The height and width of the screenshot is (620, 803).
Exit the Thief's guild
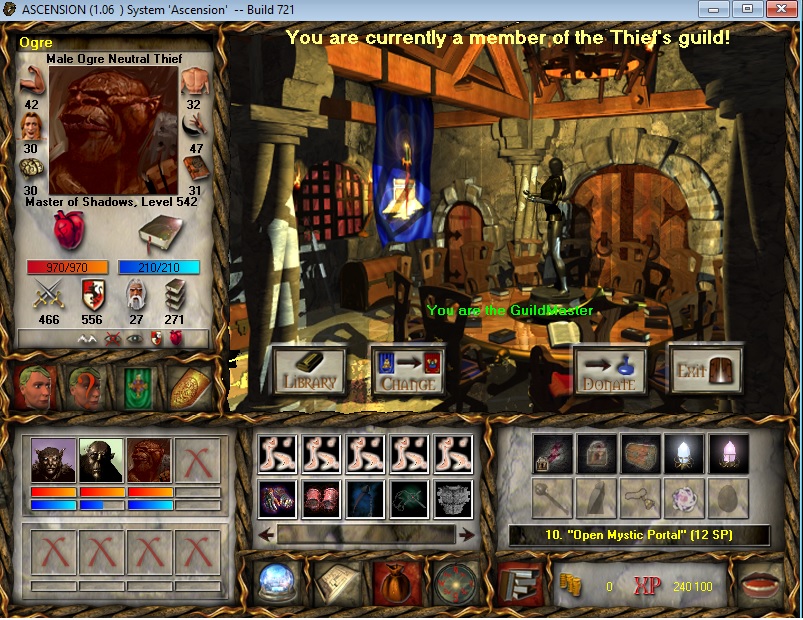point(705,369)
